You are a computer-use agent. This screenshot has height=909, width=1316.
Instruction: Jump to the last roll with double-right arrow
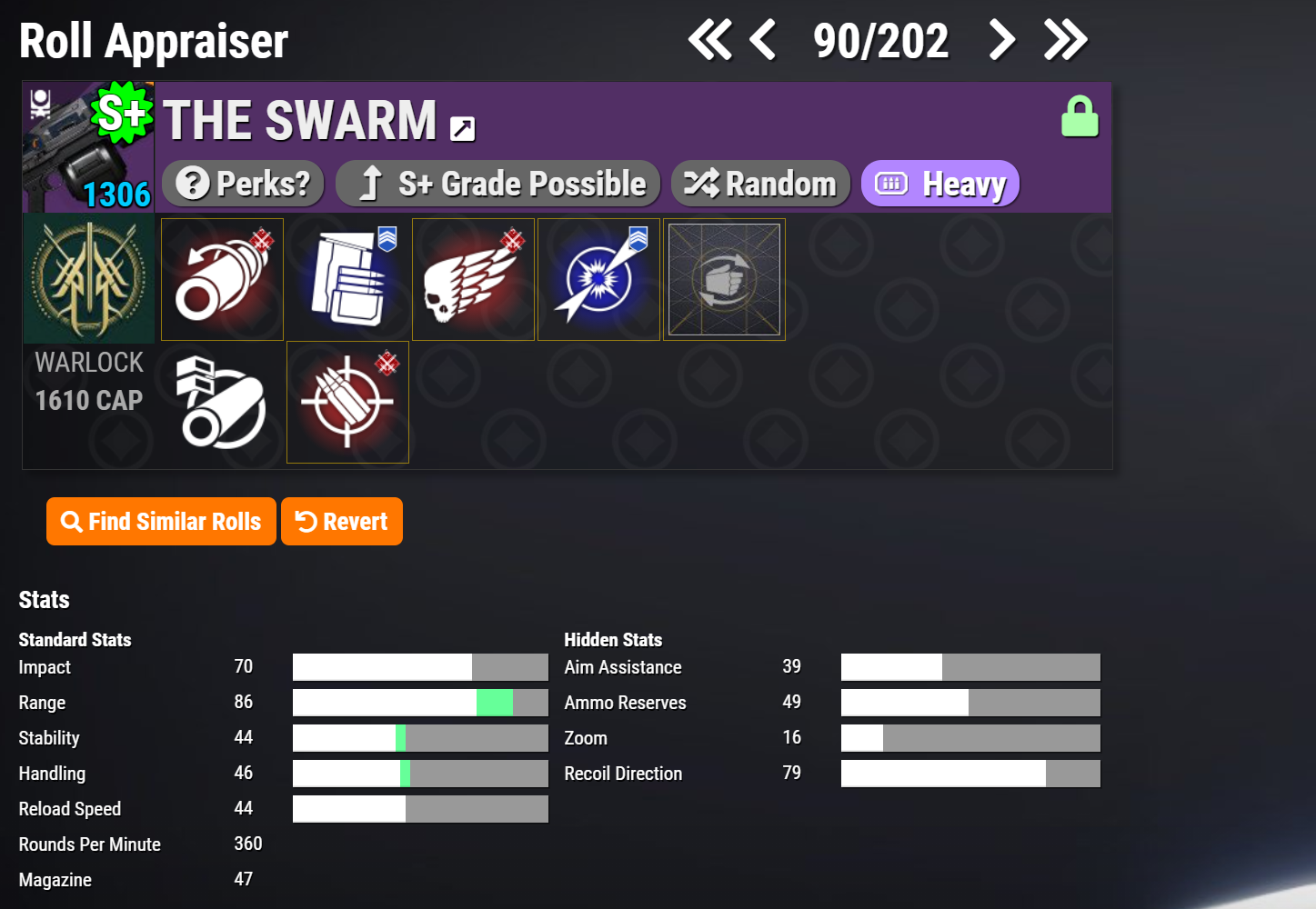coord(1065,41)
